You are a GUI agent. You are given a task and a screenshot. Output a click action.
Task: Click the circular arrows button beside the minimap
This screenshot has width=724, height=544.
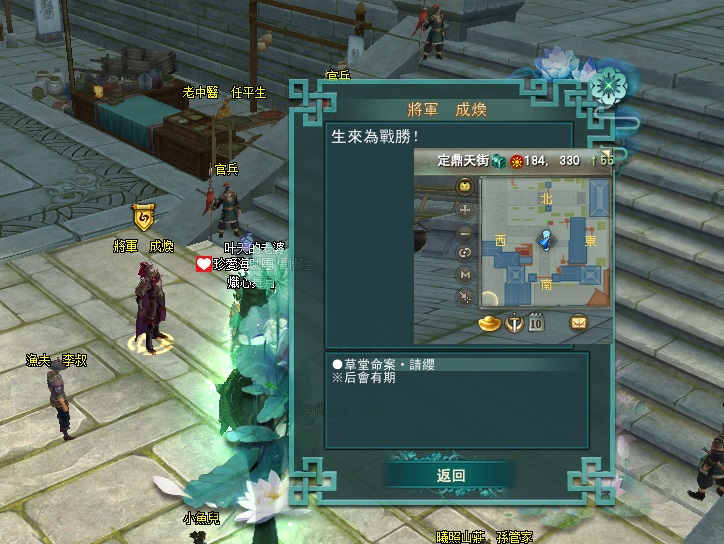[465, 253]
